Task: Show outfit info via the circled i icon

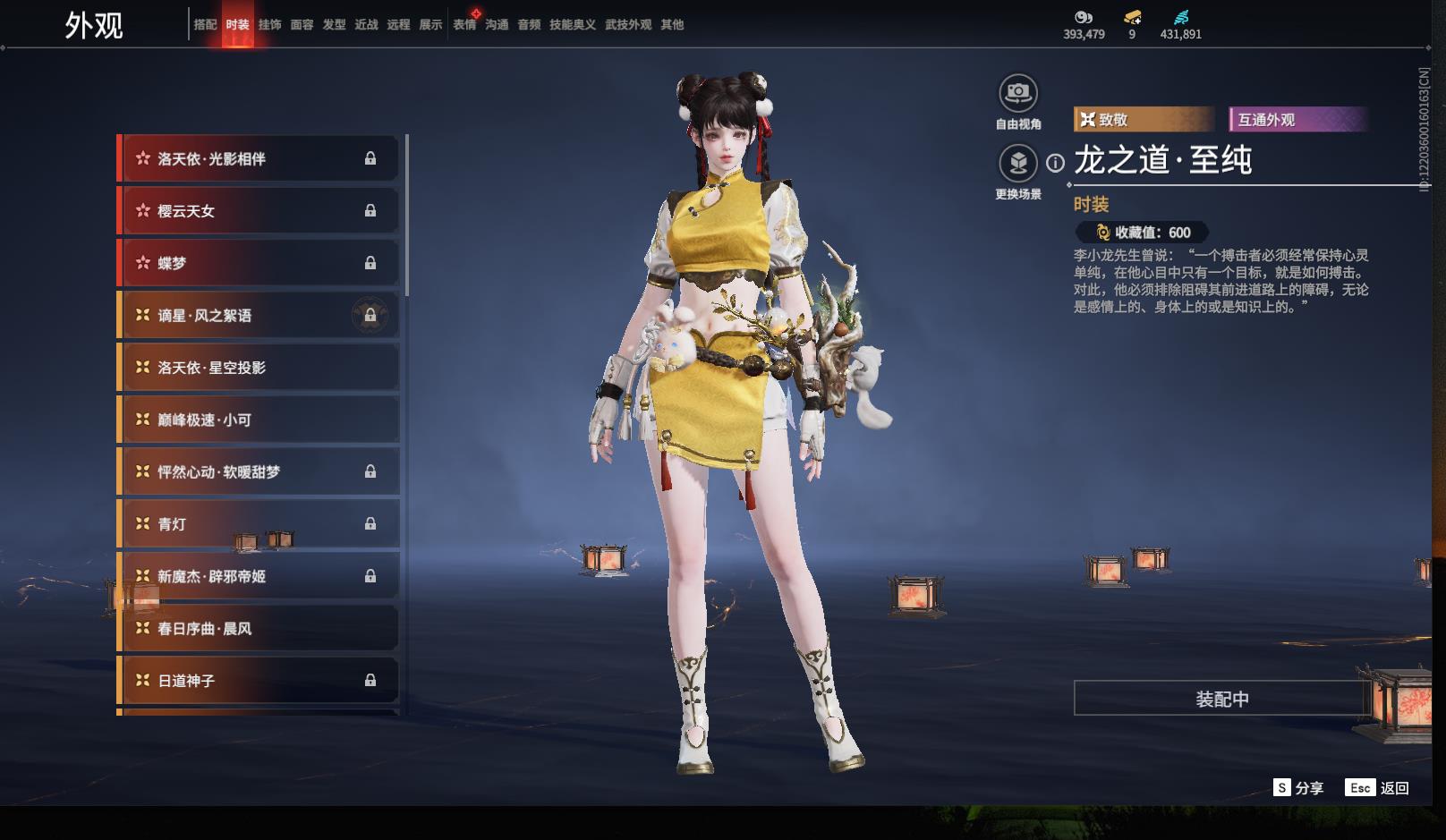Action: [x=1056, y=163]
